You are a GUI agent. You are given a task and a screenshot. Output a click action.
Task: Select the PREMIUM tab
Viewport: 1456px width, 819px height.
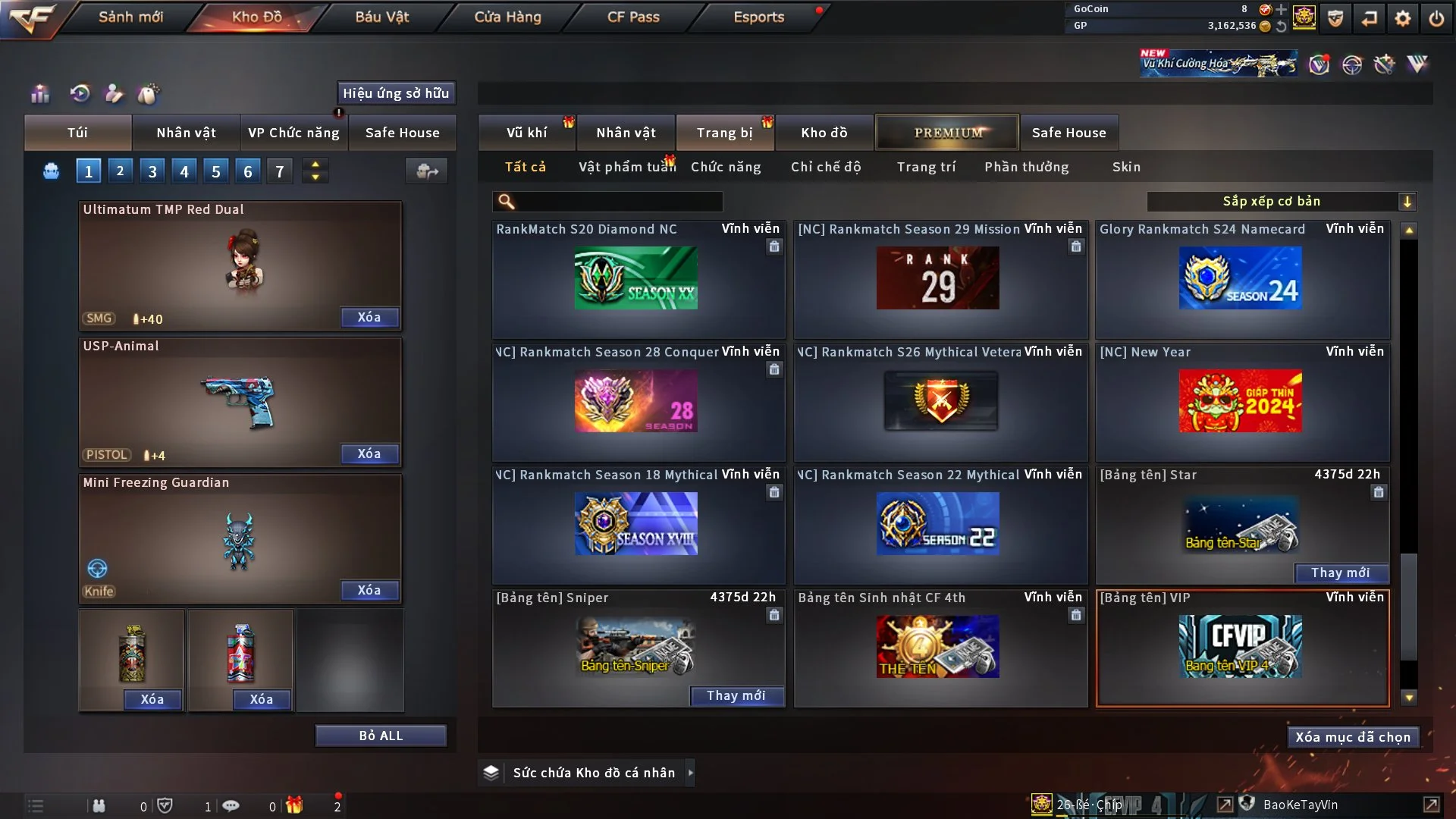click(x=948, y=133)
